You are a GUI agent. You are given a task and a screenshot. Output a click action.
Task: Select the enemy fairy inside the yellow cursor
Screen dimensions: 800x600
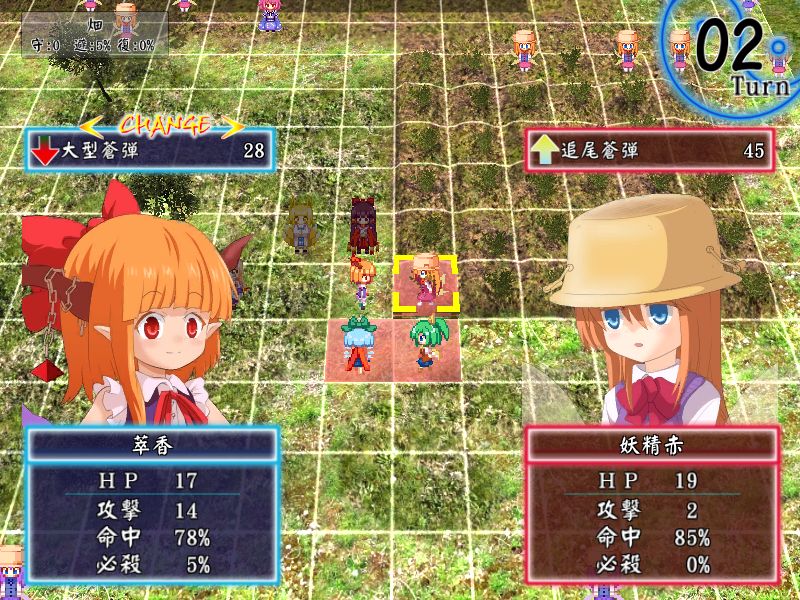[x=425, y=280]
